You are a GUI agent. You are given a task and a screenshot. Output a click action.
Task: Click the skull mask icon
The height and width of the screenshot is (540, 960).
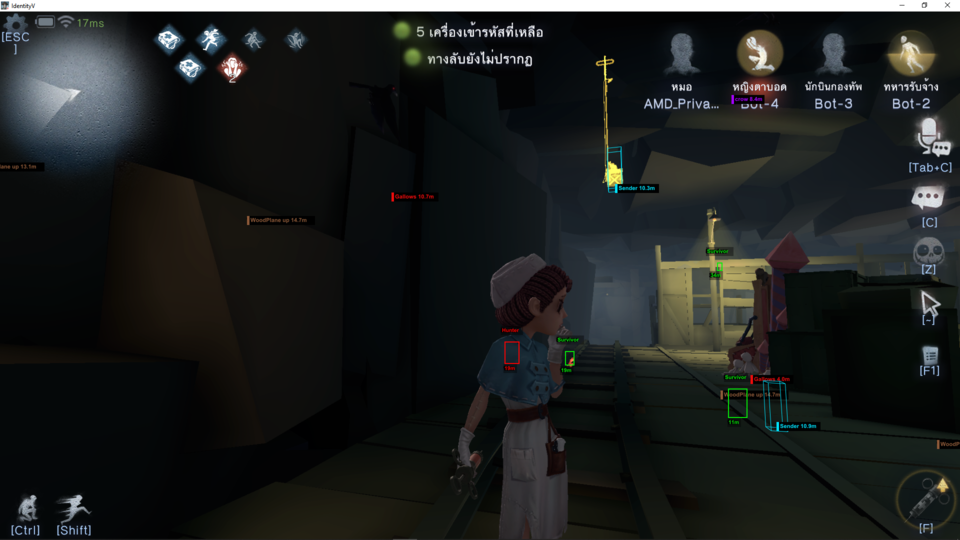tap(929, 251)
